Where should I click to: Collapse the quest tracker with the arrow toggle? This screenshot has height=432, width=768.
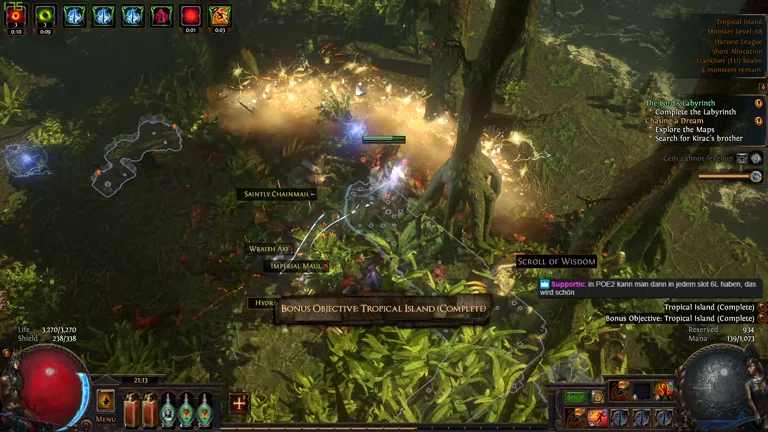760,87
